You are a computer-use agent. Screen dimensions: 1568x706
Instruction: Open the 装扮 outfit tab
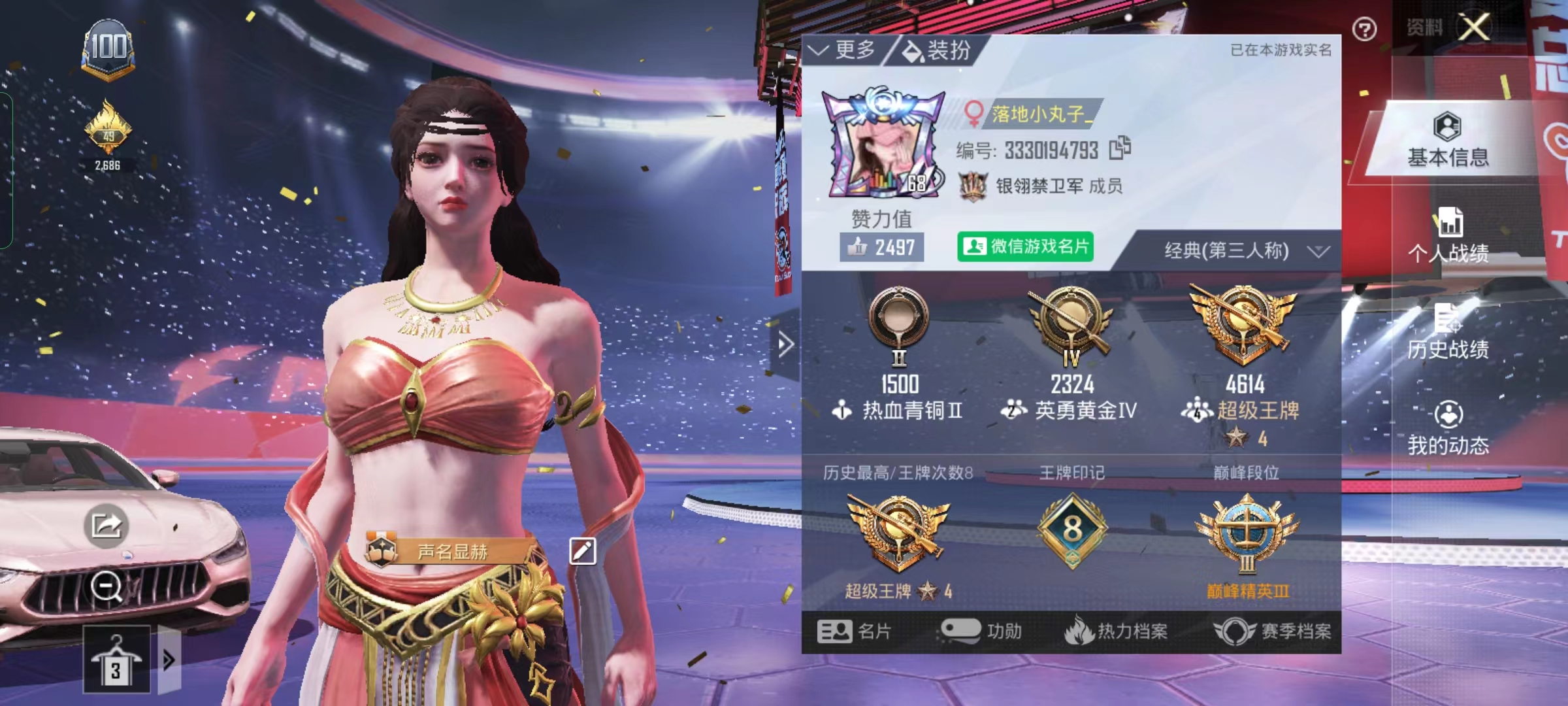click(x=938, y=50)
